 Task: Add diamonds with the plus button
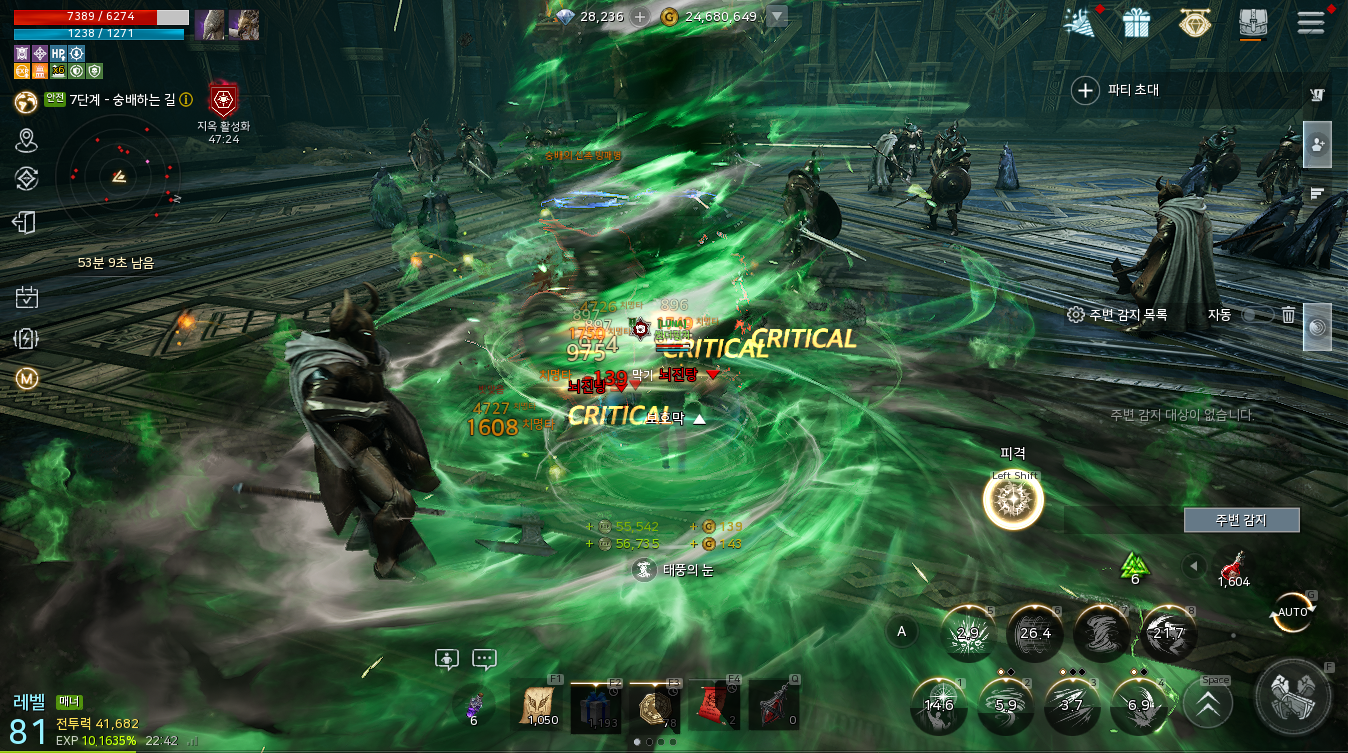(640, 17)
